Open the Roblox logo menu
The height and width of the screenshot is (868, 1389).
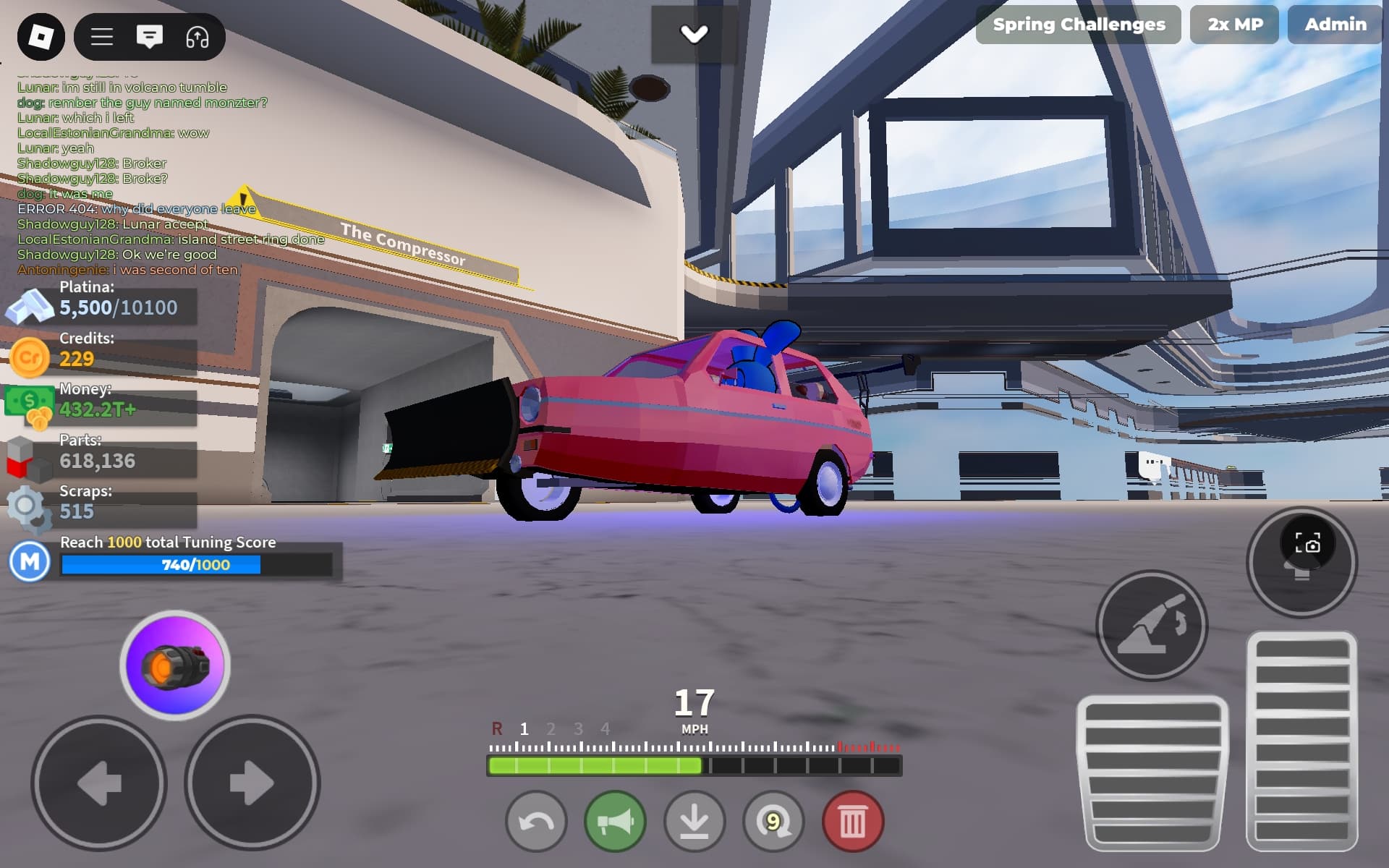click(41, 37)
